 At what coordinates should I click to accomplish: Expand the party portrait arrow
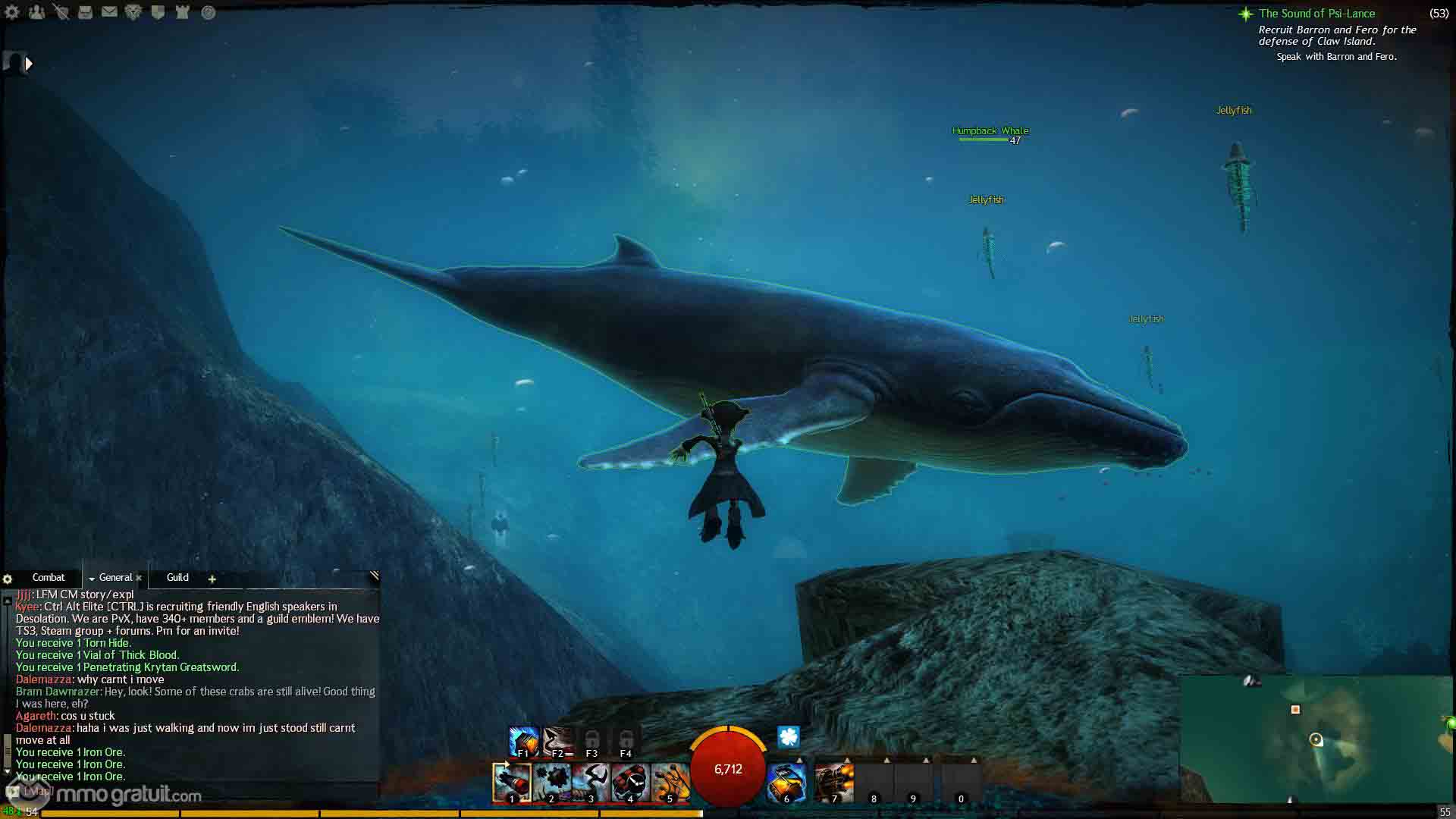point(29,64)
